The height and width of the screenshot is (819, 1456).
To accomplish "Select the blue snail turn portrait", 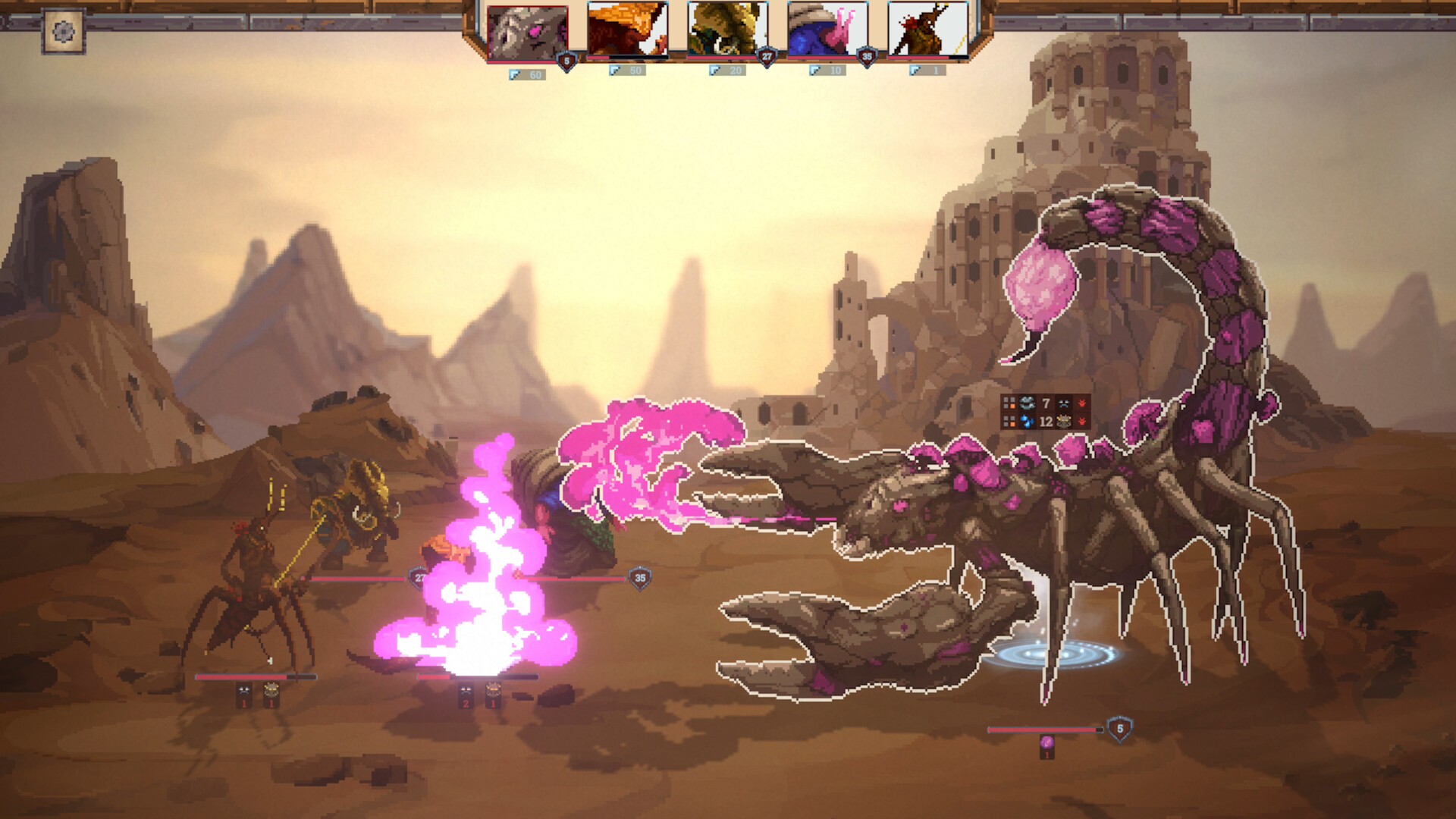I will click(x=827, y=30).
